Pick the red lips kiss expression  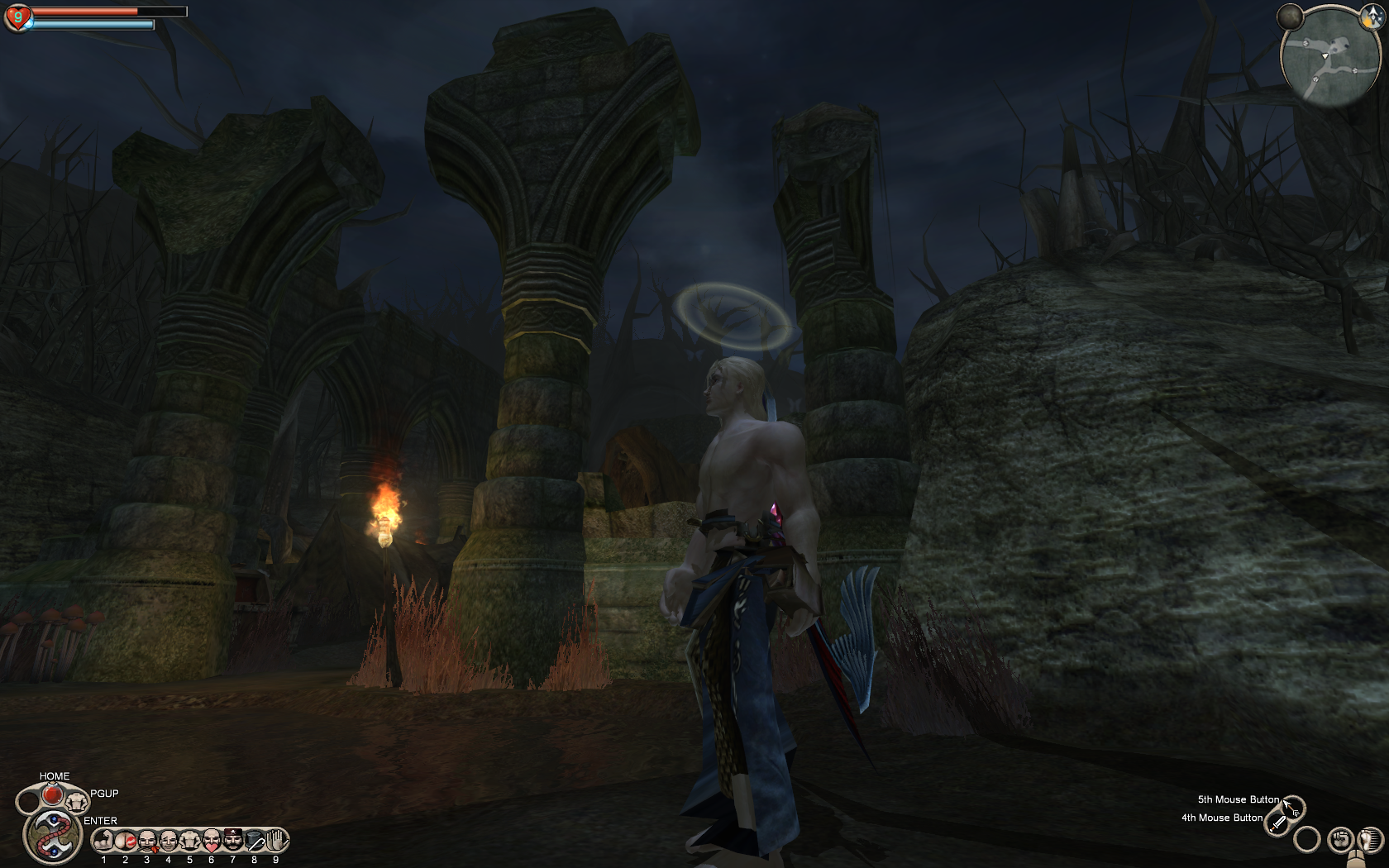tap(126, 841)
